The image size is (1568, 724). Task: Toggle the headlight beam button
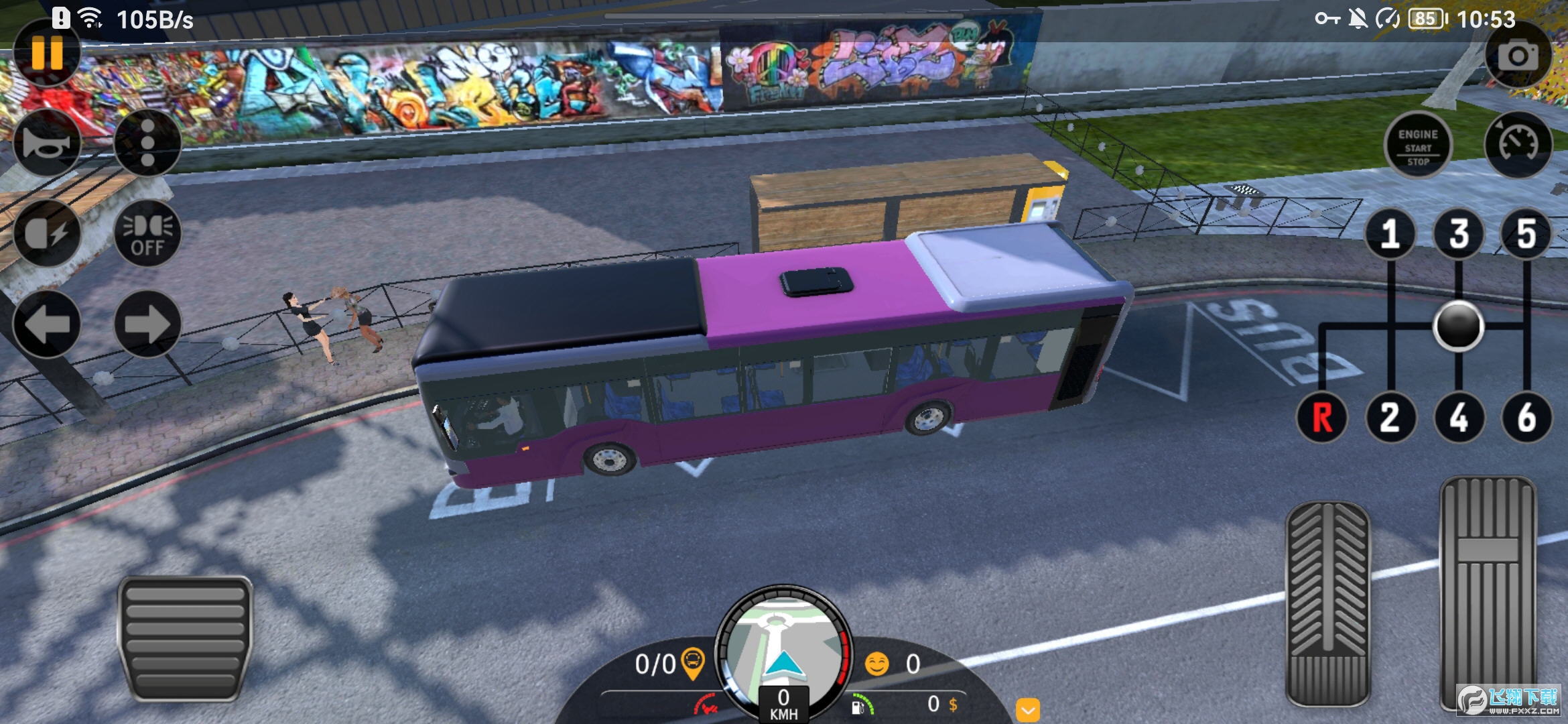click(47, 233)
